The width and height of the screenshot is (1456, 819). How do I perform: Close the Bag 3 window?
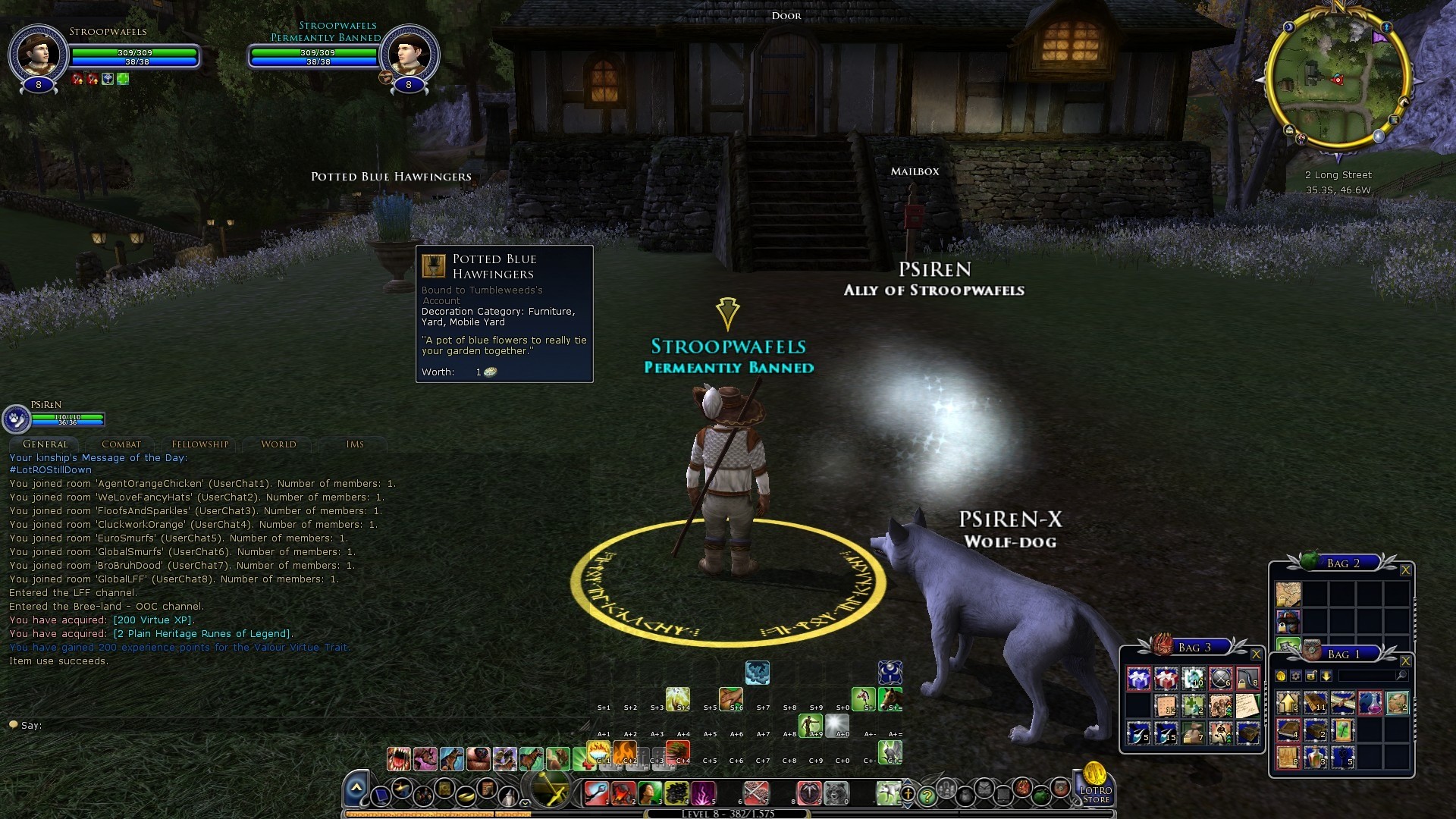point(1256,654)
